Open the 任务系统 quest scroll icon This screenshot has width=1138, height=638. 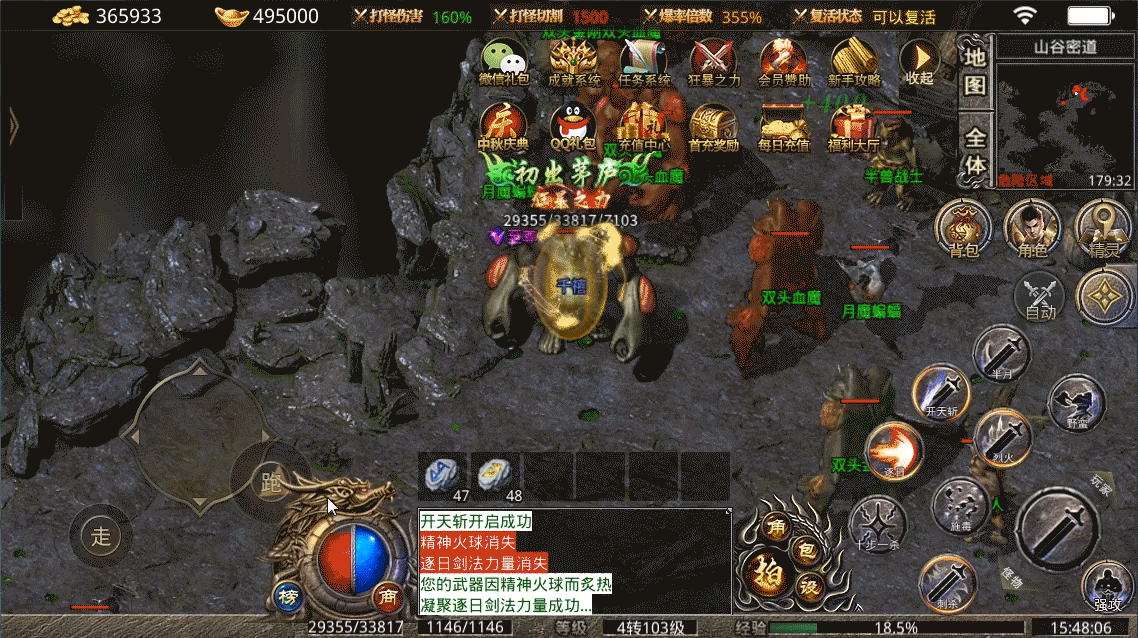point(644,60)
